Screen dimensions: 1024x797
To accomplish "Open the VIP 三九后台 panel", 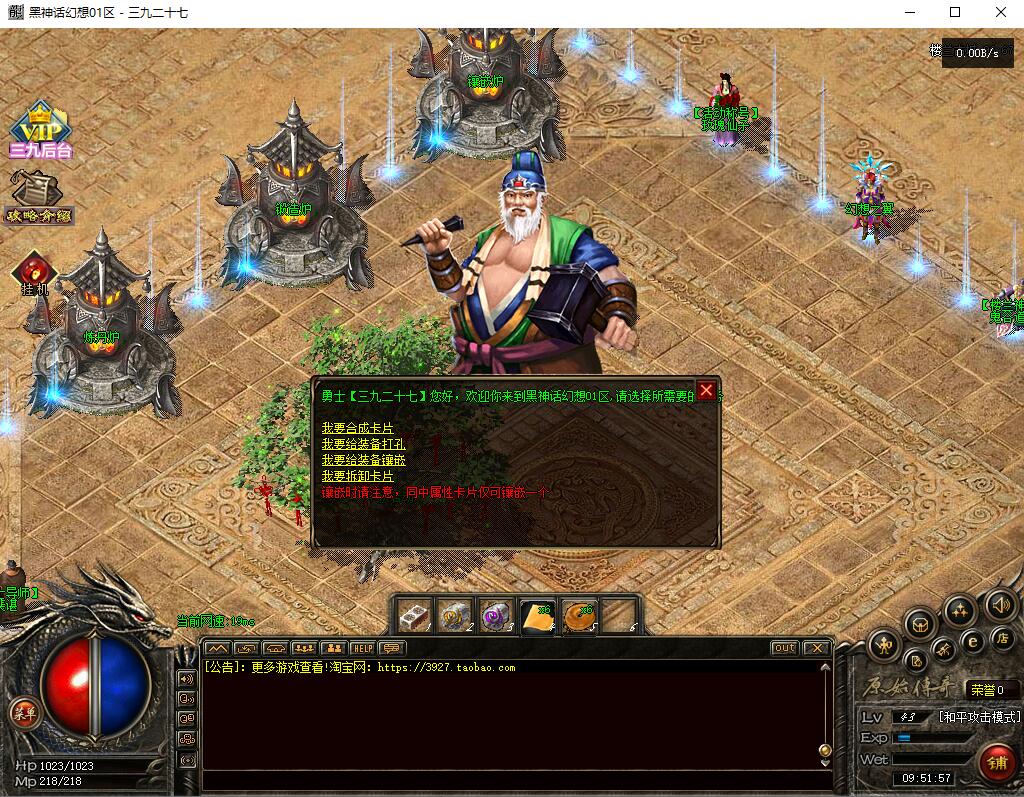I will click(x=39, y=131).
